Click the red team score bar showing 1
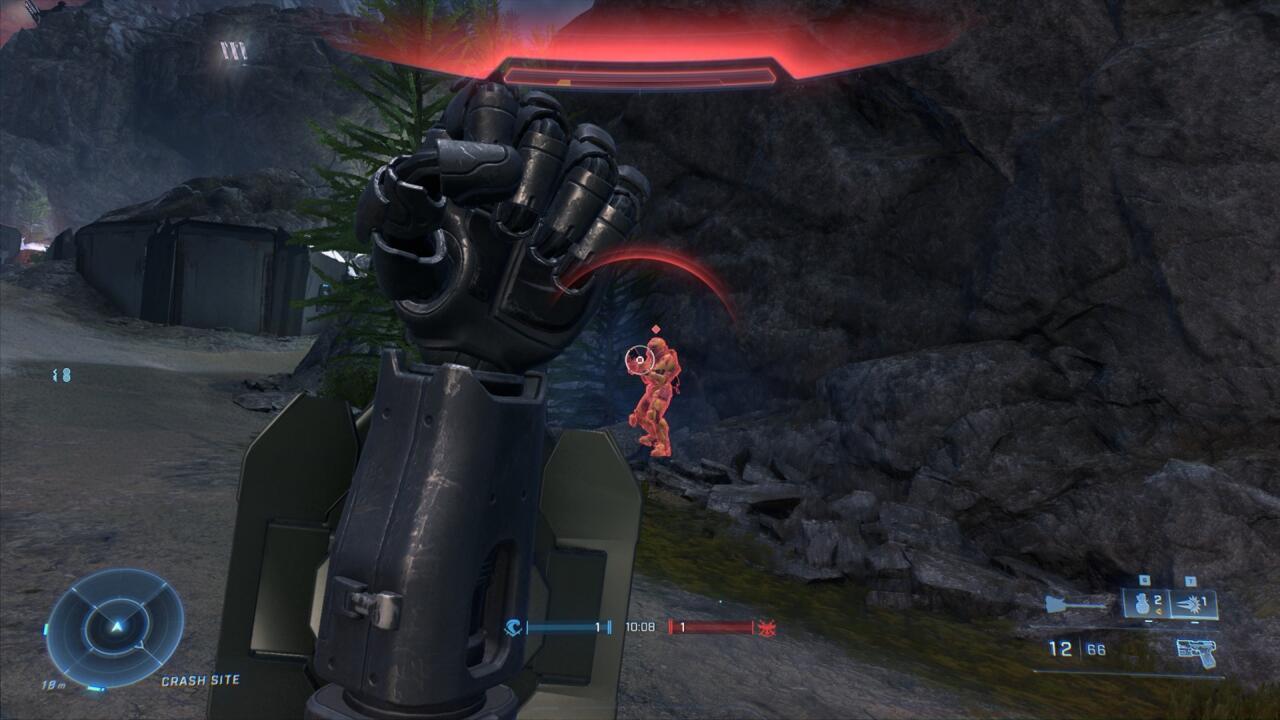Screen dimensions: 1280x720 tap(710, 627)
